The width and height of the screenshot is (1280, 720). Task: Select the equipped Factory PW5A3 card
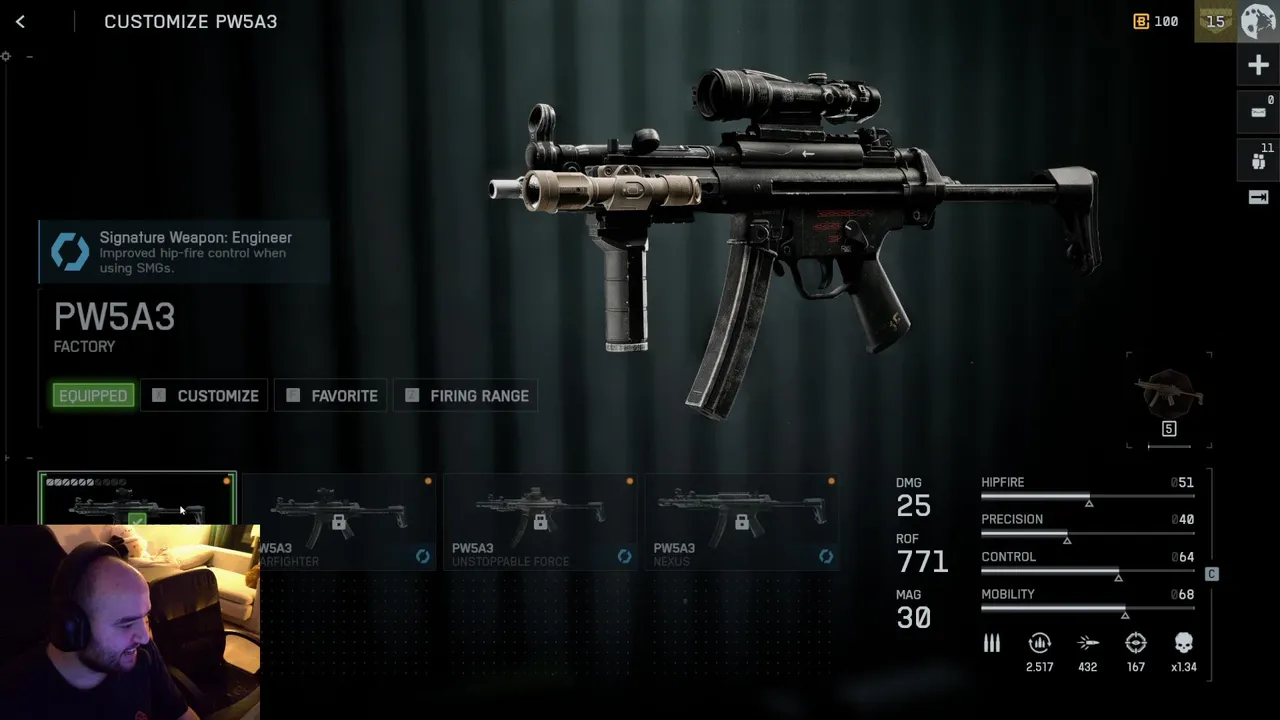(137, 498)
